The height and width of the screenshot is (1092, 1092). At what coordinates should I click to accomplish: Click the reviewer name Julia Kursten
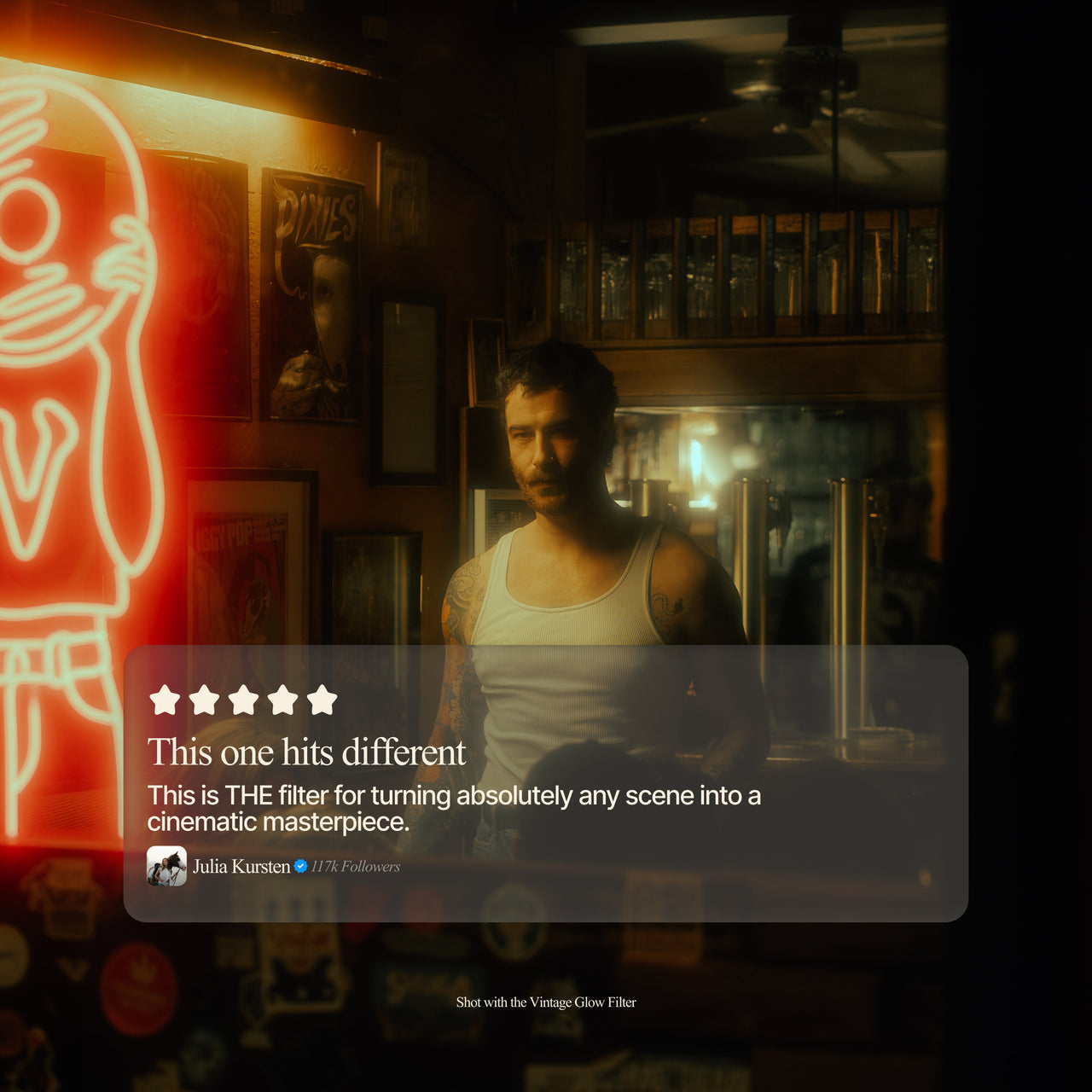(x=241, y=867)
